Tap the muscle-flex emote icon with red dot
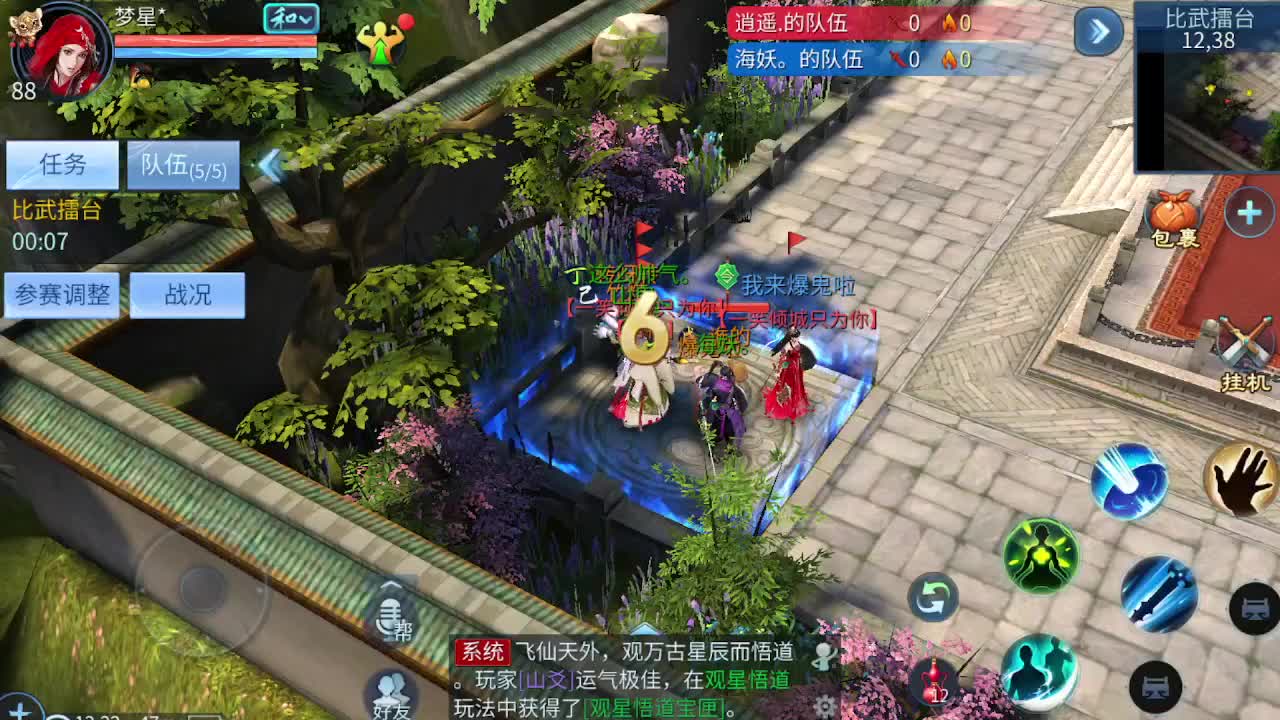 click(x=383, y=42)
